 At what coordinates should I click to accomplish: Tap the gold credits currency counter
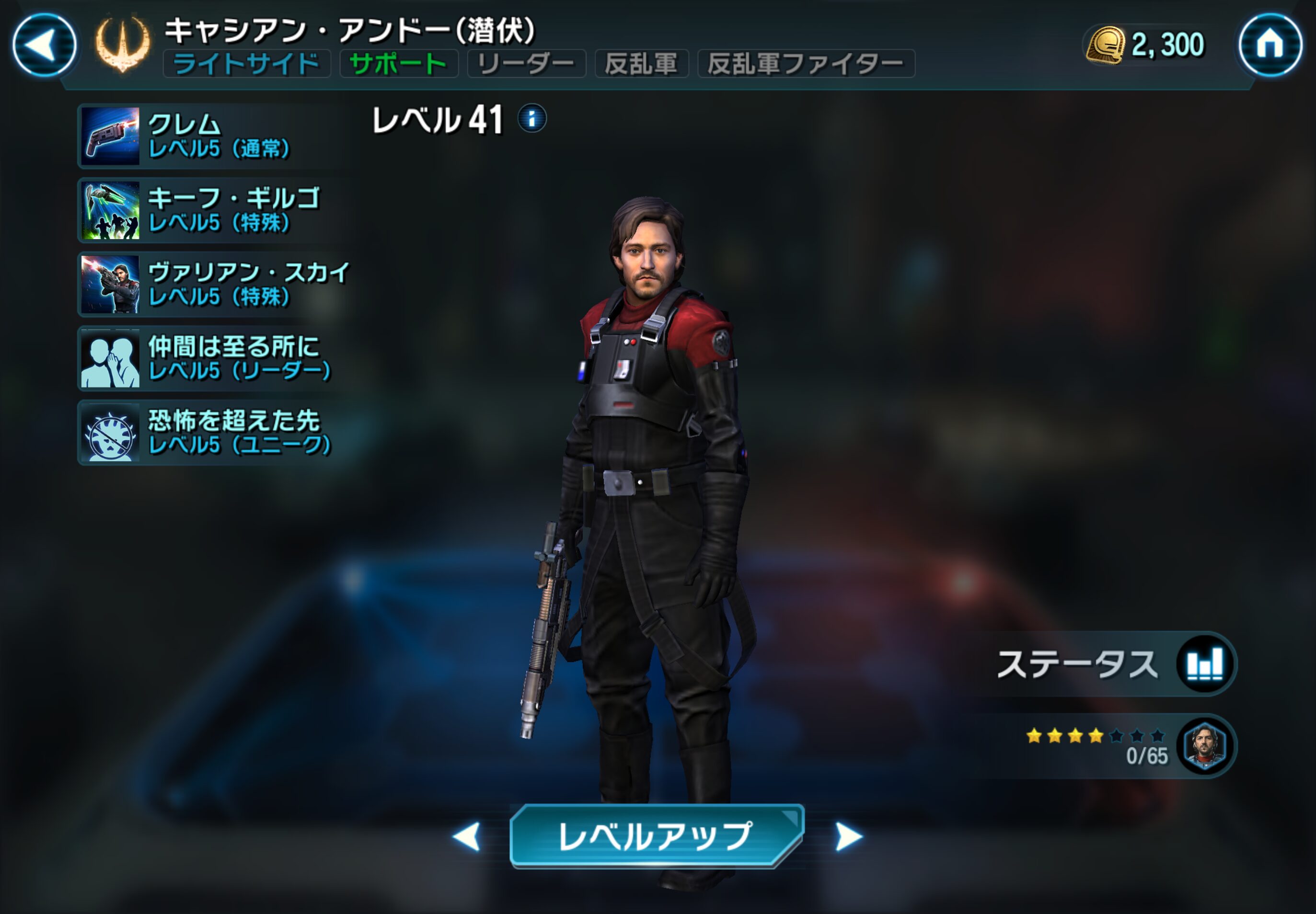tap(1145, 45)
